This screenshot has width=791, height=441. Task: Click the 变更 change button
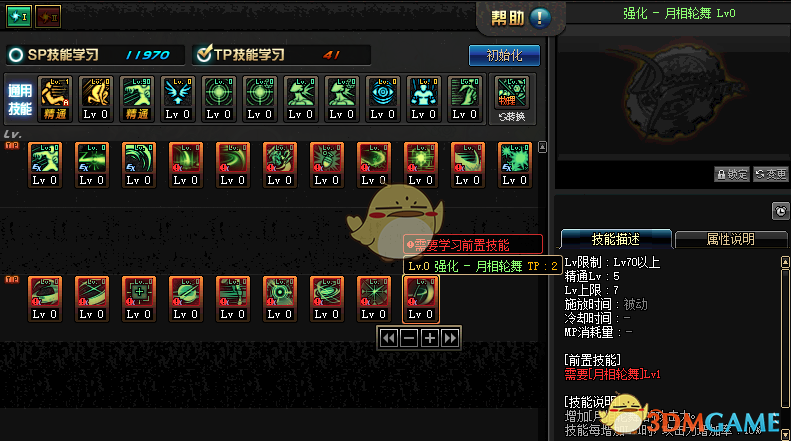pyautogui.click(x=771, y=174)
